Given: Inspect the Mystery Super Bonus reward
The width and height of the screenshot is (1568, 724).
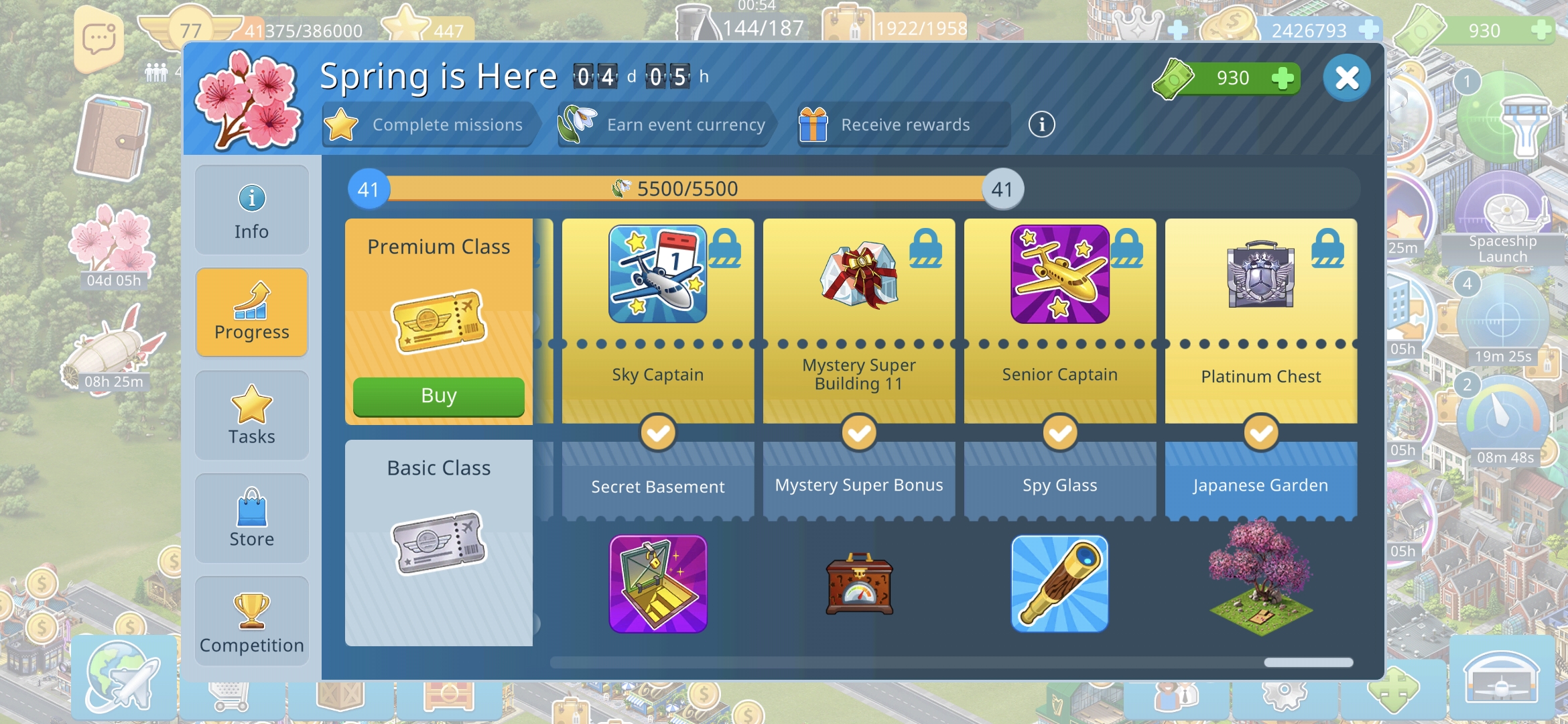Looking at the screenshot, I should 858,583.
